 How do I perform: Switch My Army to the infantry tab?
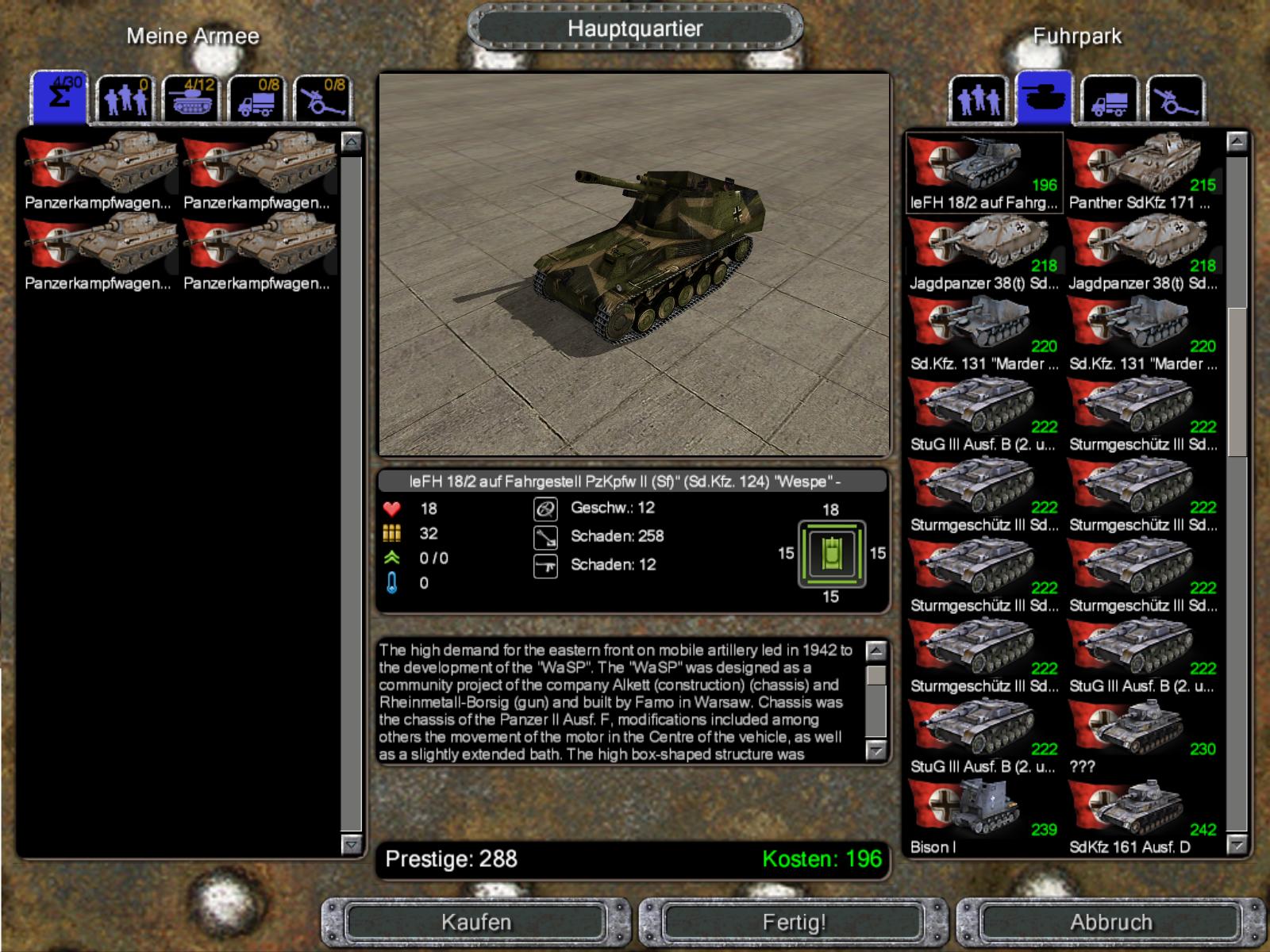[125, 100]
